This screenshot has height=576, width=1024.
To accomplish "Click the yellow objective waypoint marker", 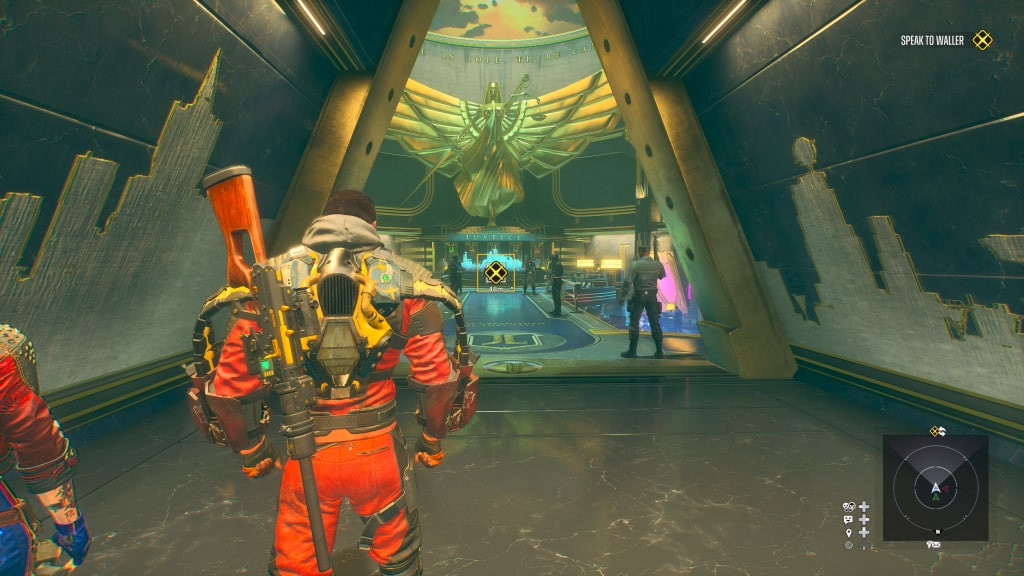I will tap(495, 271).
